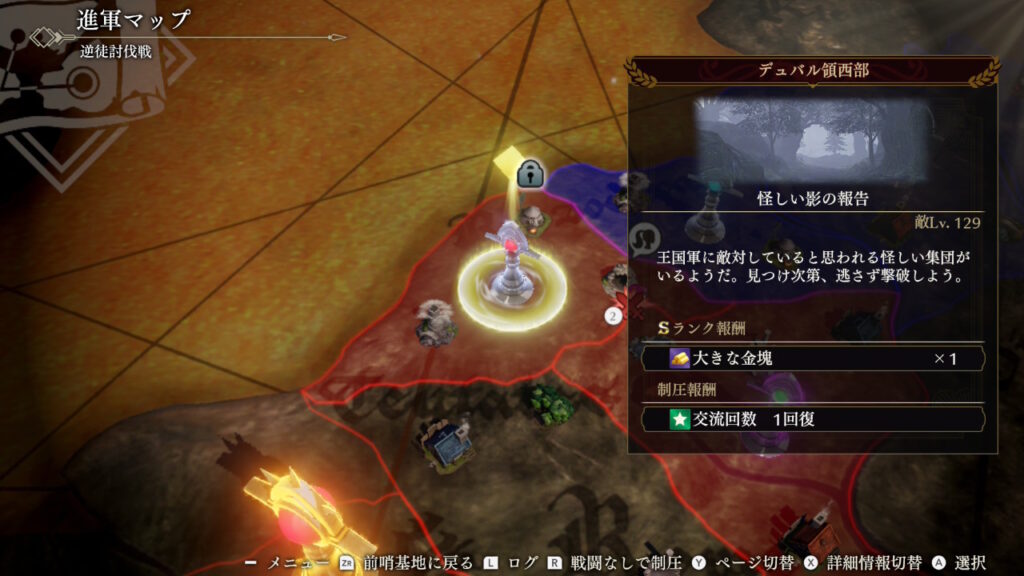Click the numbered 2 map marker
The height and width of the screenshot is (576, 1024).
[614, 316]
